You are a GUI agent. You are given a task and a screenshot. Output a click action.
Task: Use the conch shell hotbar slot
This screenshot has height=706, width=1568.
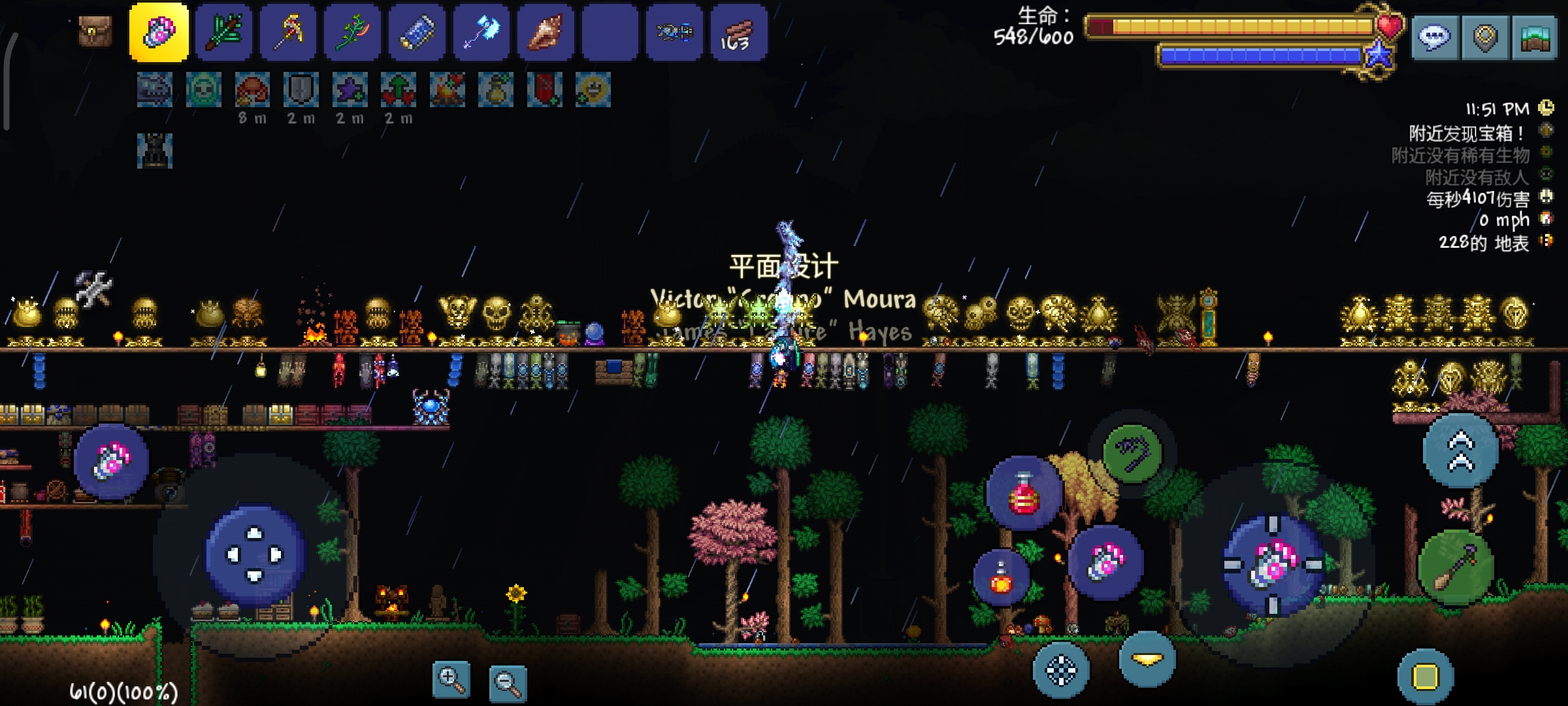pyautogui.click(x=546, y=33)
